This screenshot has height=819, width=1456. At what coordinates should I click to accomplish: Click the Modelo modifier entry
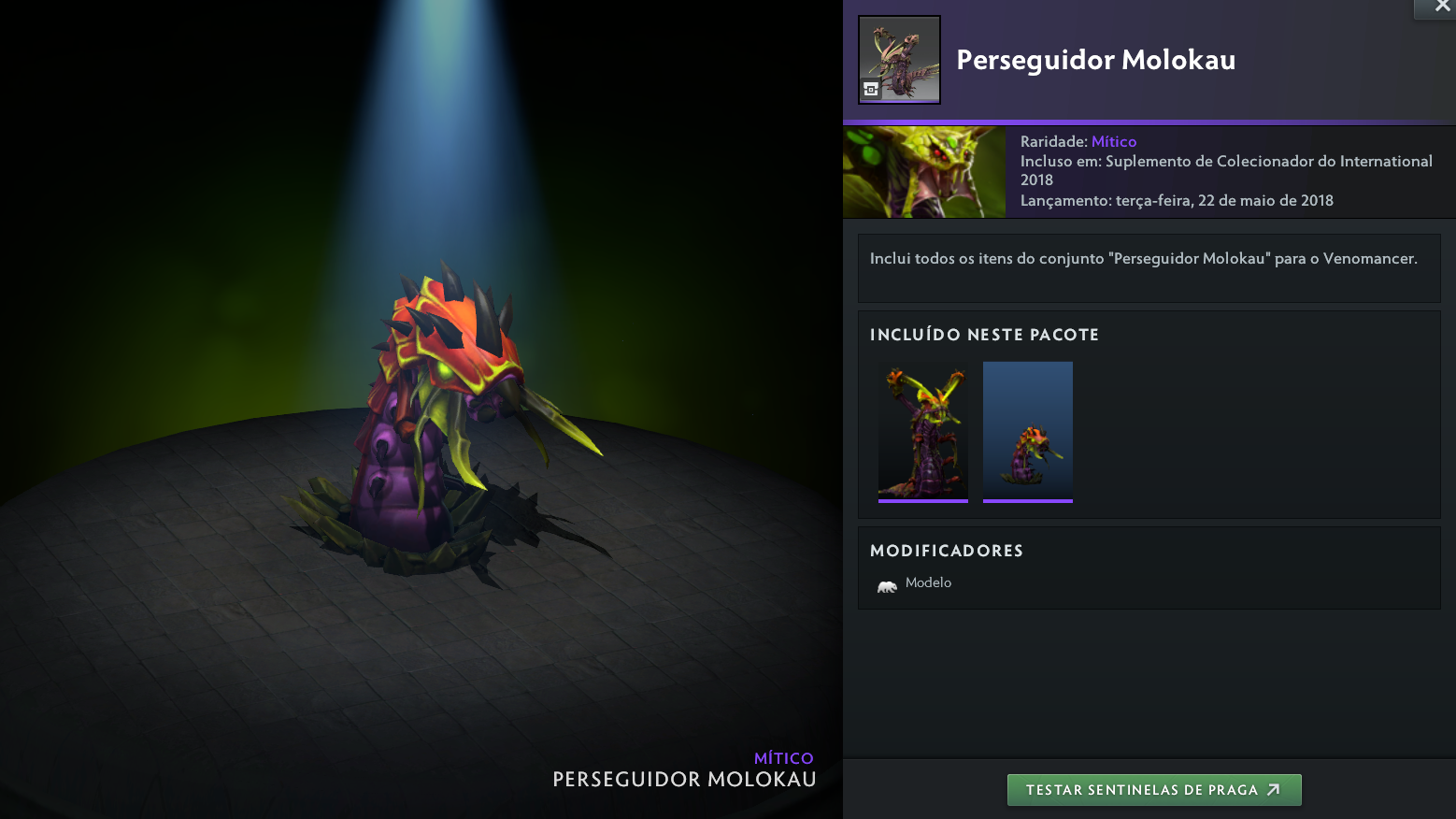[x=914, y=583]
